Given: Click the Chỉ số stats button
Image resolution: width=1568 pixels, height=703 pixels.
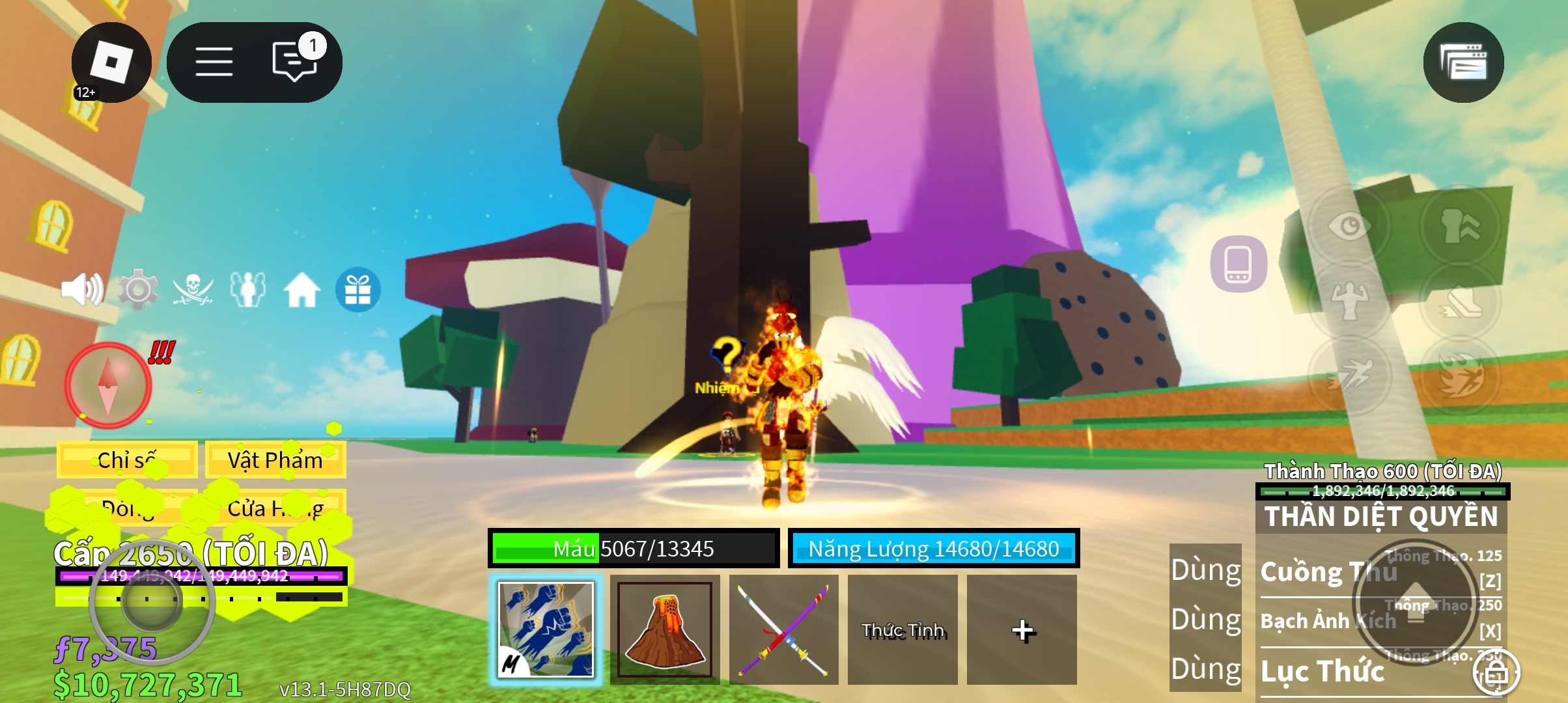Looking at the screenshot, I should (x=128, y=460).
